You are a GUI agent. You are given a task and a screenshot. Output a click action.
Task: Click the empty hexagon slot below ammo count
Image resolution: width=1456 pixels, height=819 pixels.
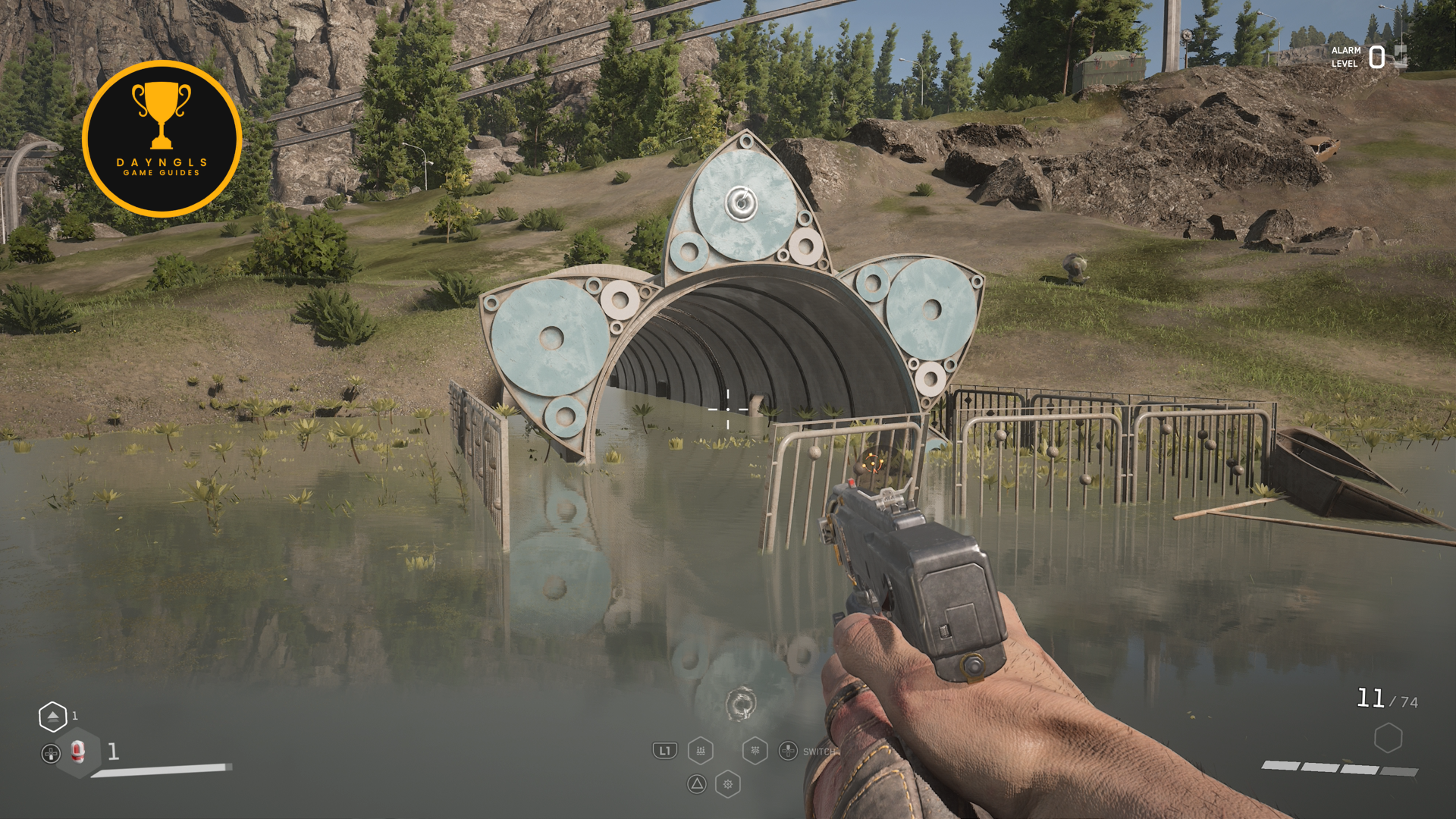tap(1388, 738)
